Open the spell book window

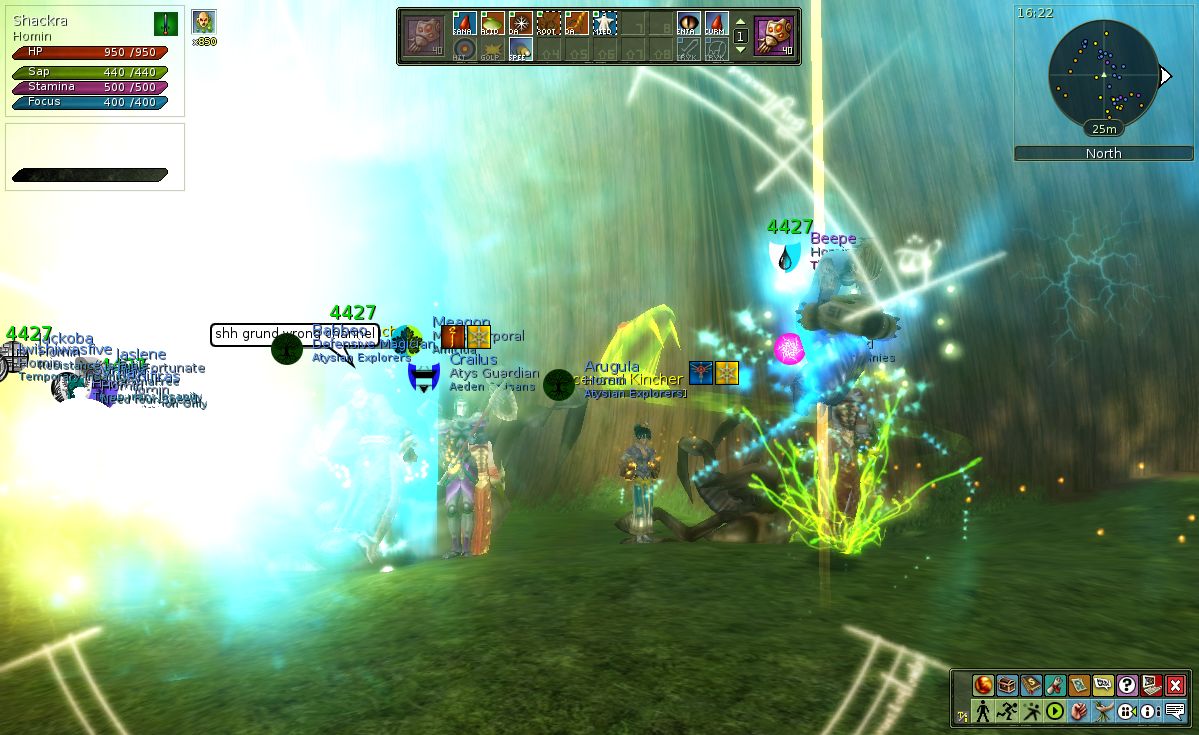click(x=1031, y=685)
